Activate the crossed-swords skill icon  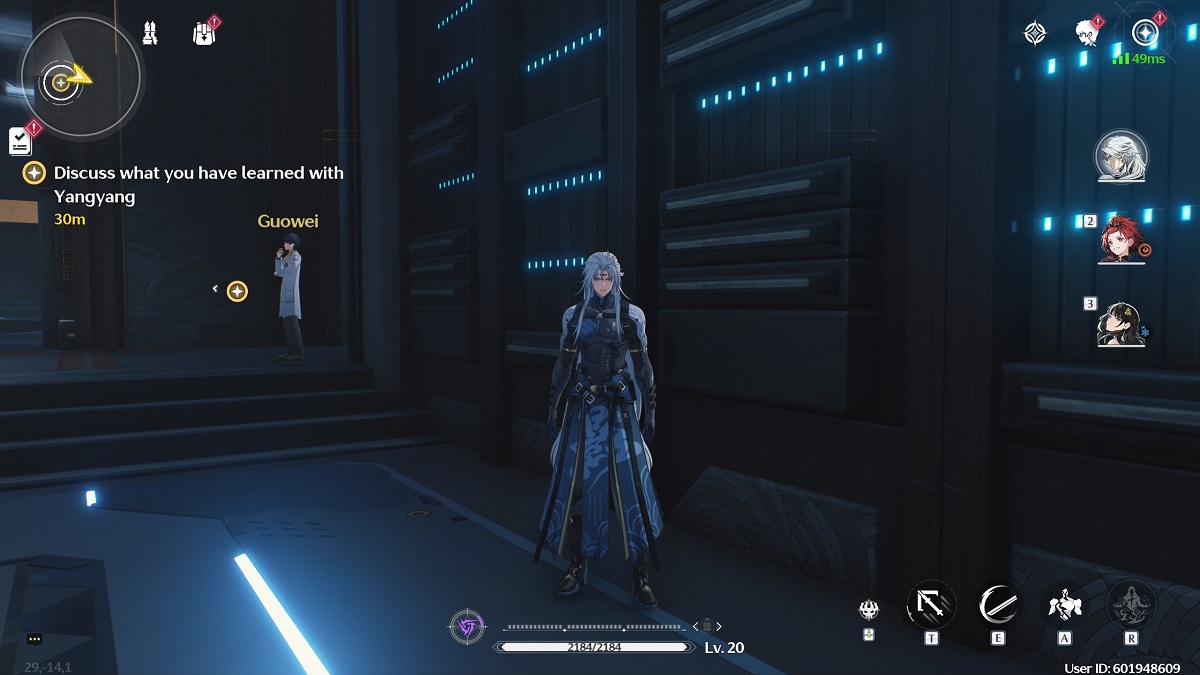pos(931,604)
